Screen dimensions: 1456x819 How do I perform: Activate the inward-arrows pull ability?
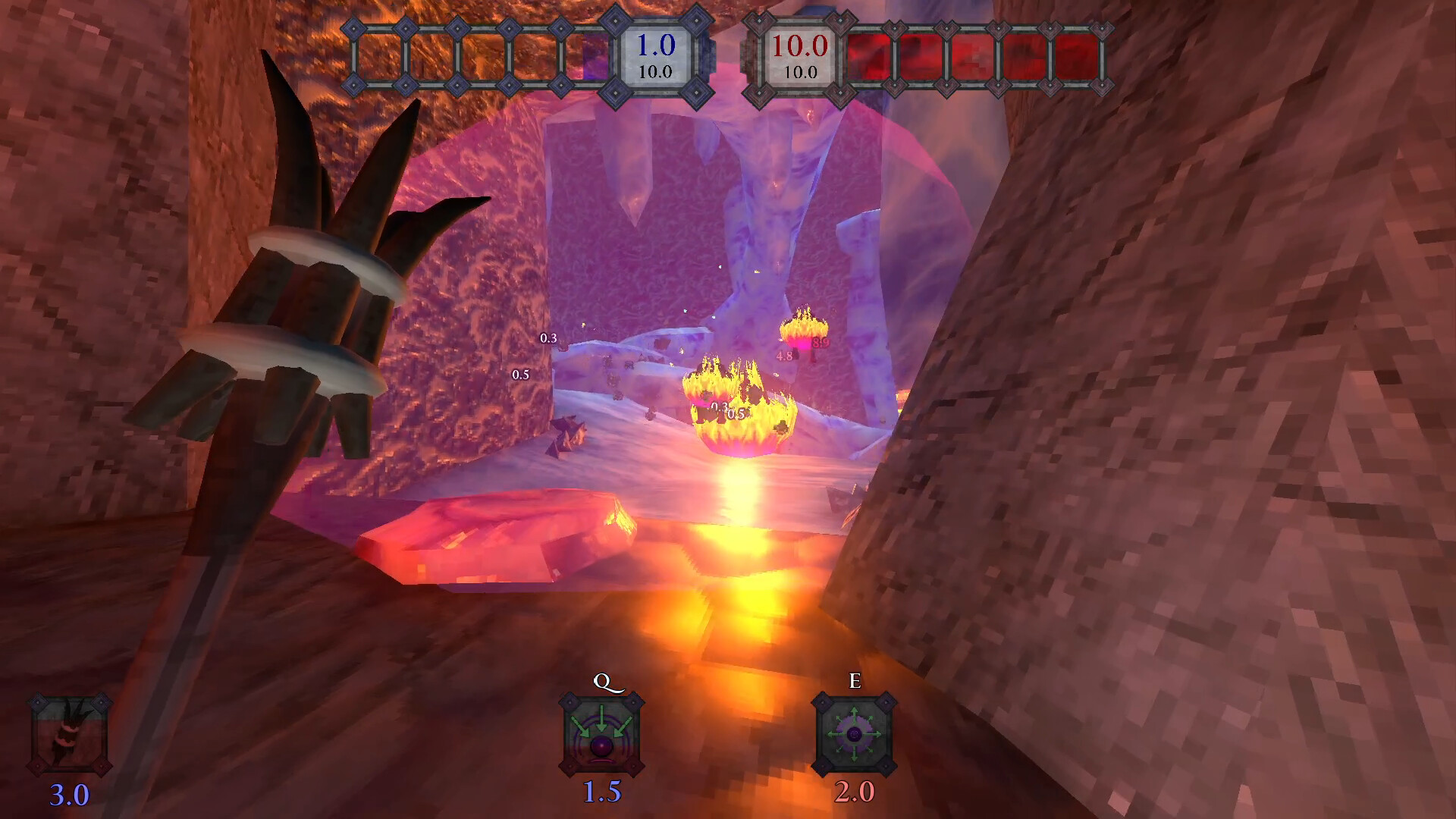tap(601, 734)
